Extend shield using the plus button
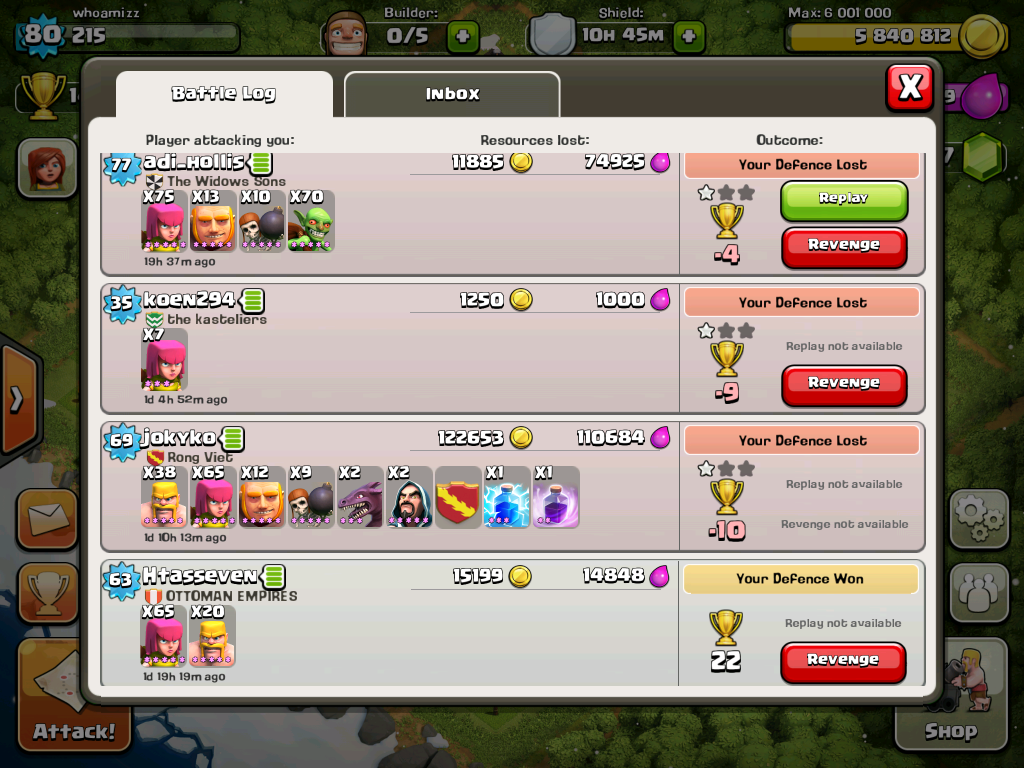The width and height of the screenshot is (1024, 768). click(688, 37)
